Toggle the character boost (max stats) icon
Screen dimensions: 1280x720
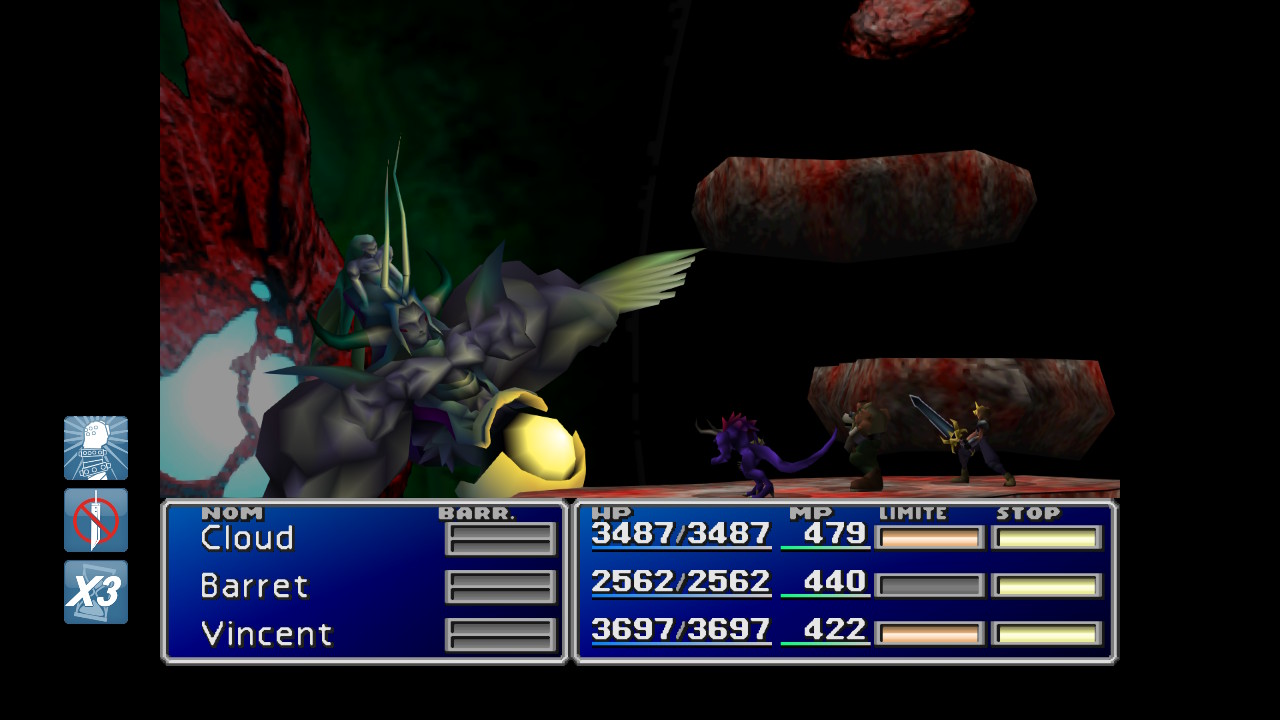click(96, 448)
